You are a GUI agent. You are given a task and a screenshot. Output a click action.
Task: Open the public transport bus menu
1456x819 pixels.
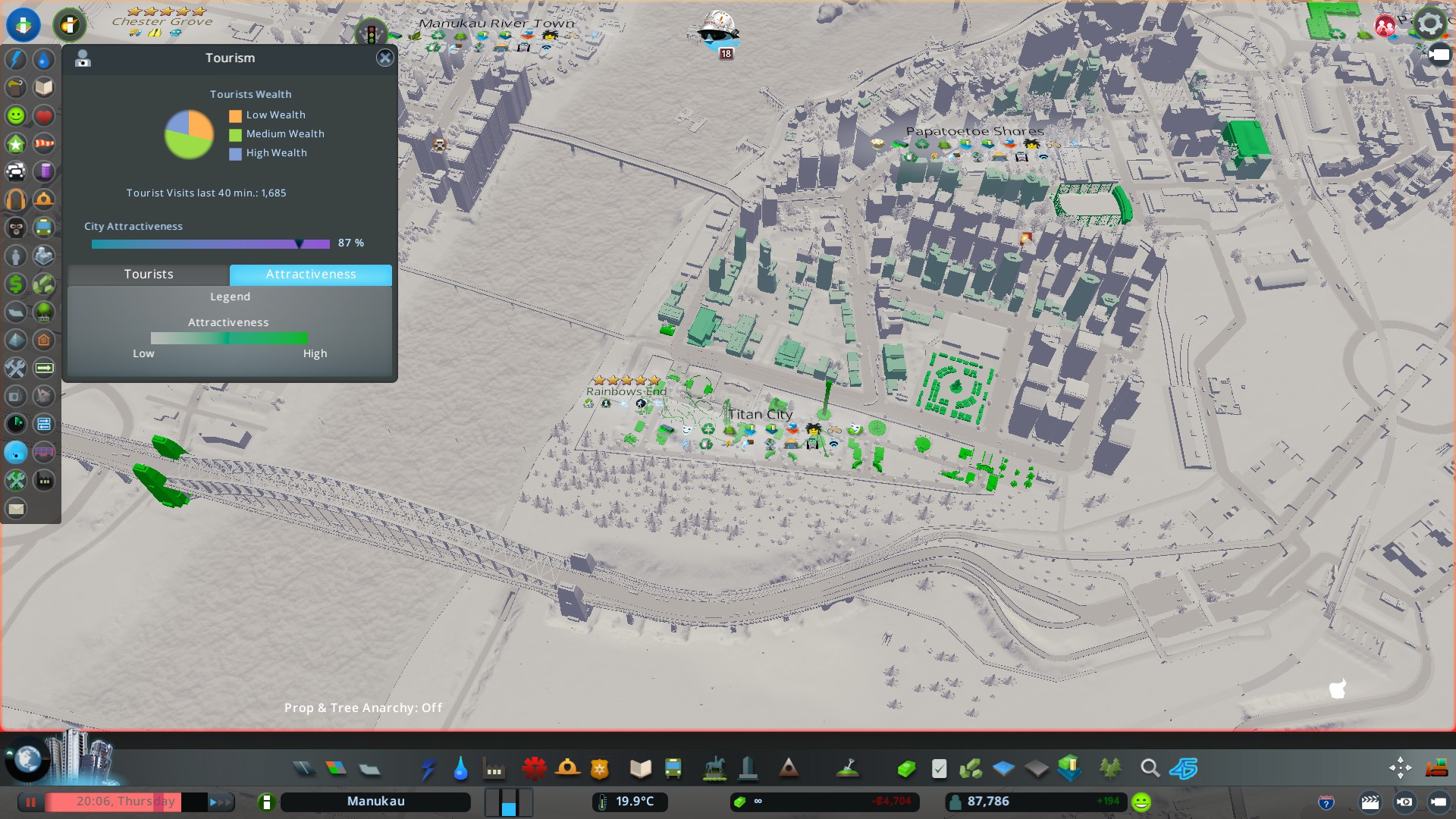(673, 769)
